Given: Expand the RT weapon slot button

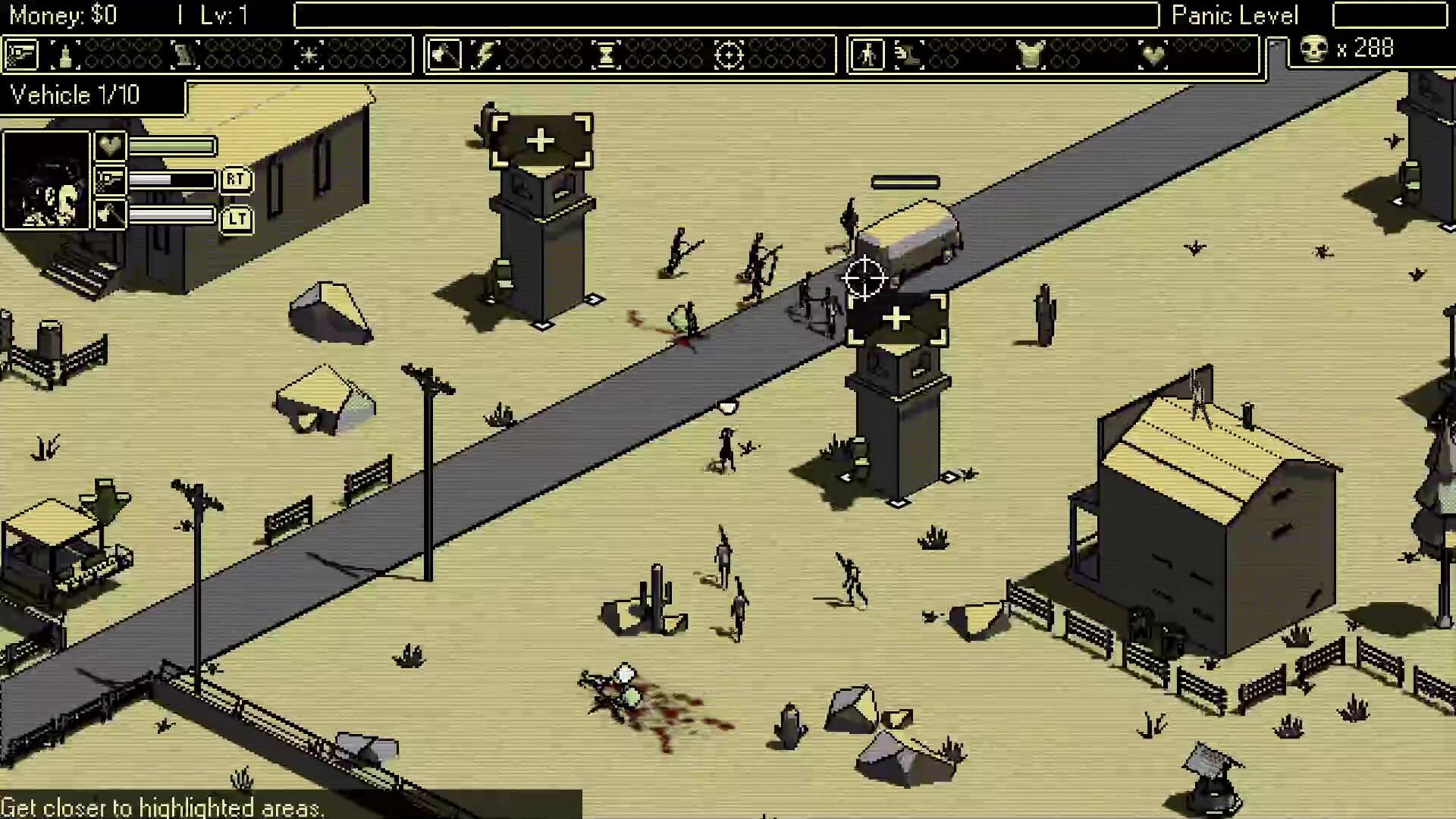Looking at the screenshot, I should 237,180.
